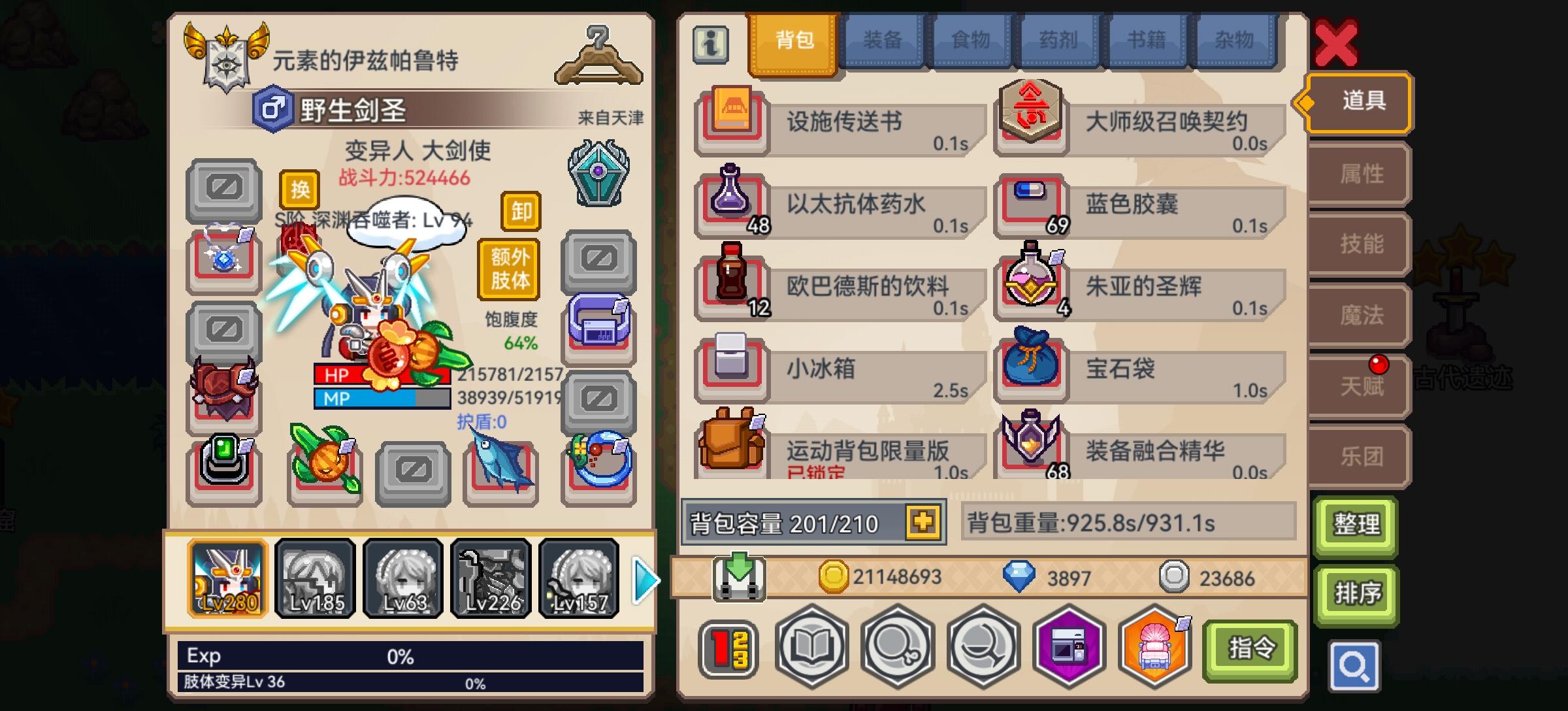Click the red 123 numbered icon
The image size is (1568, 711).
(x=727, y=649)
